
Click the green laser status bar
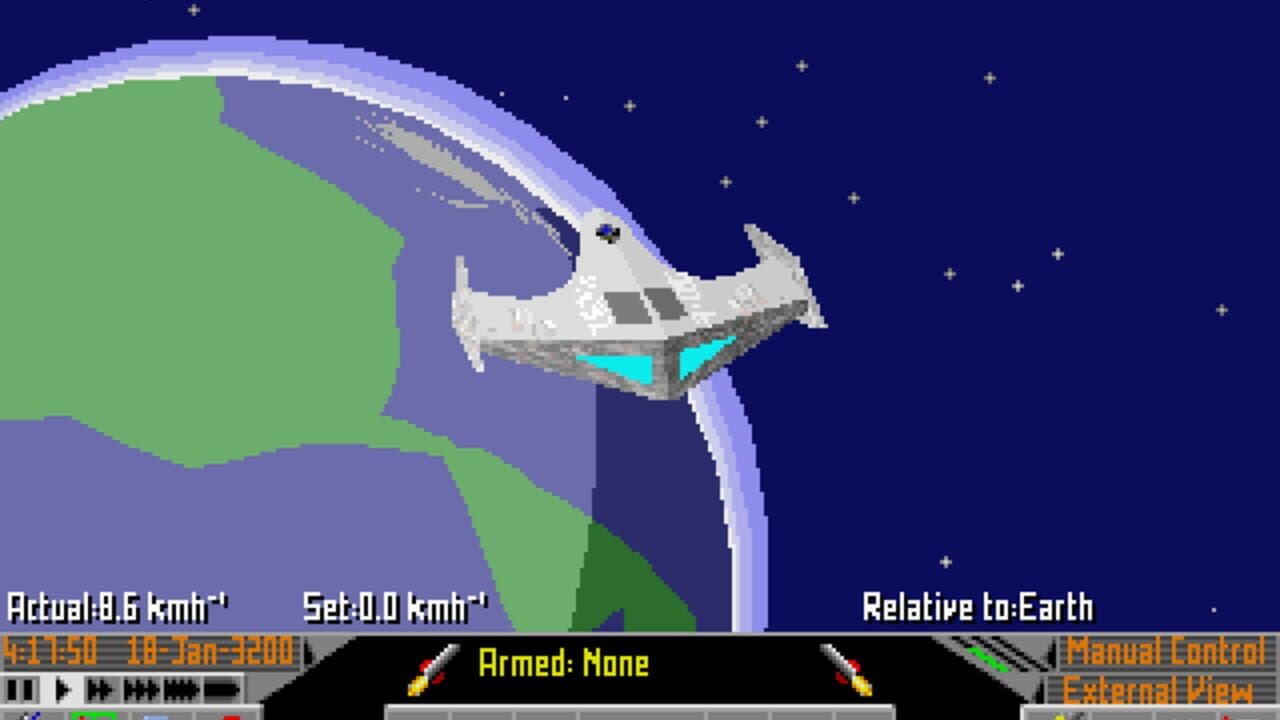pos(988,658)
